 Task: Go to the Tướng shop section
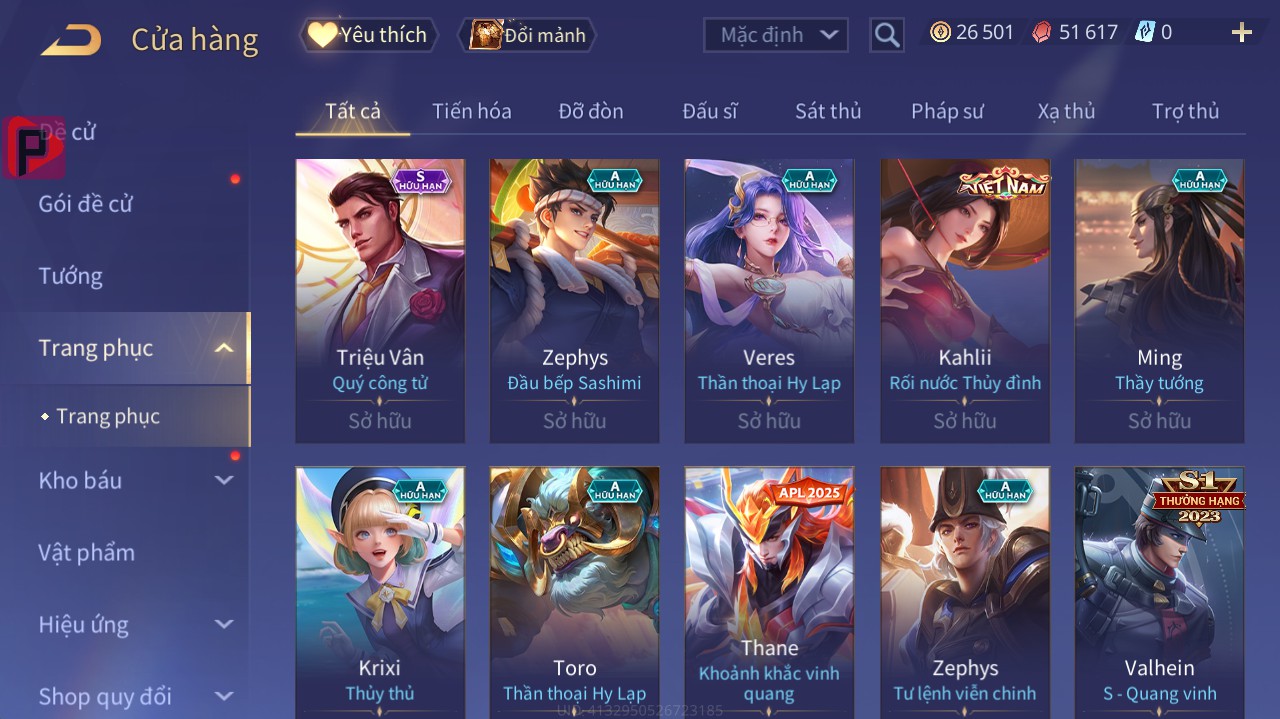tap(71, 276)
